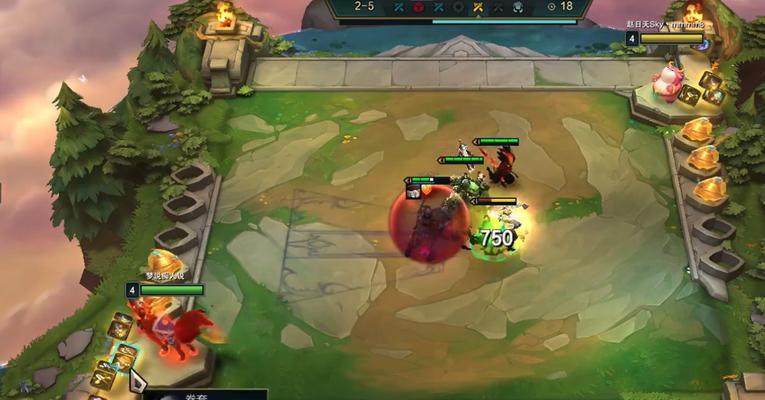Image resolution: width=765 pixels, height=400 pixels.
Task: Select the teal-highlighted item on the item bench
Action: tap(124, 357)
